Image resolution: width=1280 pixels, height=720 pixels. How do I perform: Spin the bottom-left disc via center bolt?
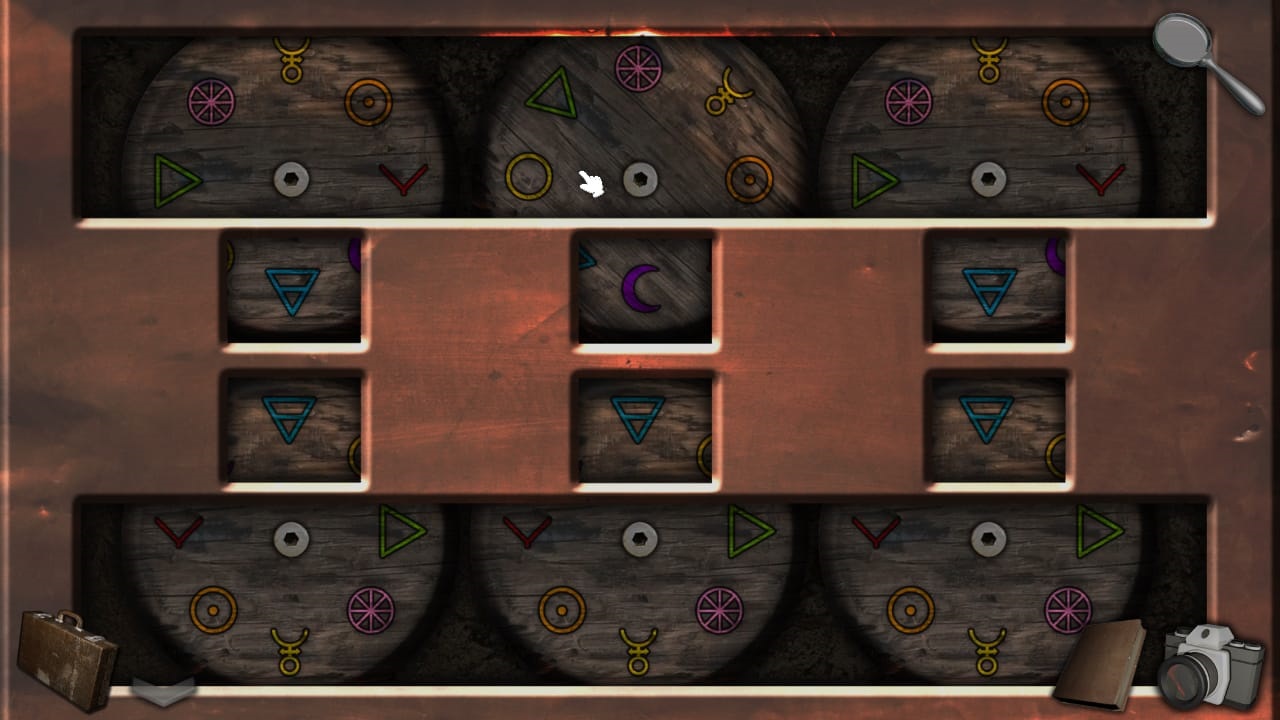point(290,537)
